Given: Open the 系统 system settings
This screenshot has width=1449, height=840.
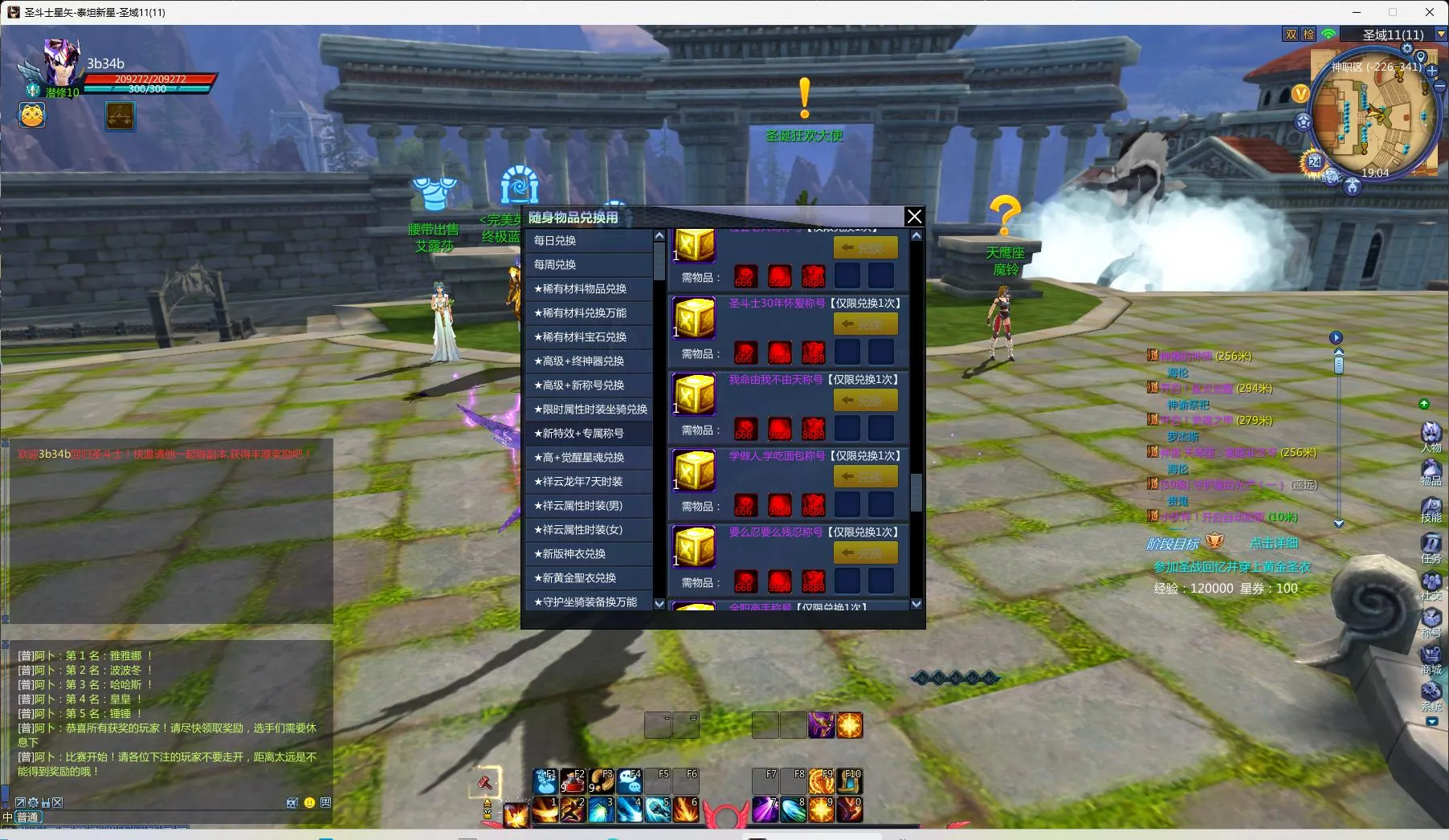Looking at the screenshot, I should 1431,695.
